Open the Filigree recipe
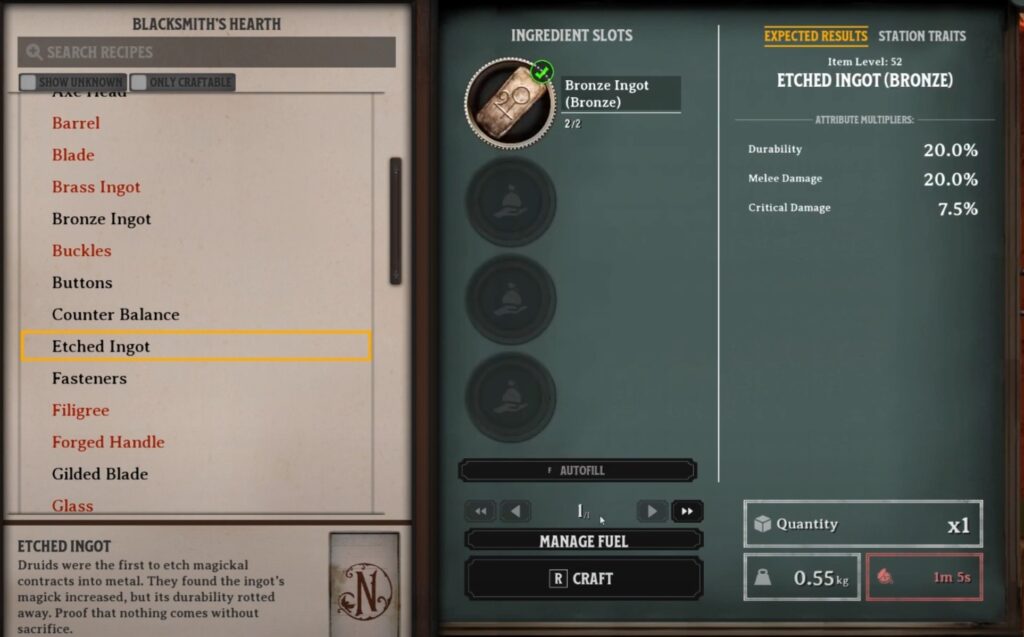 point(80,411)
